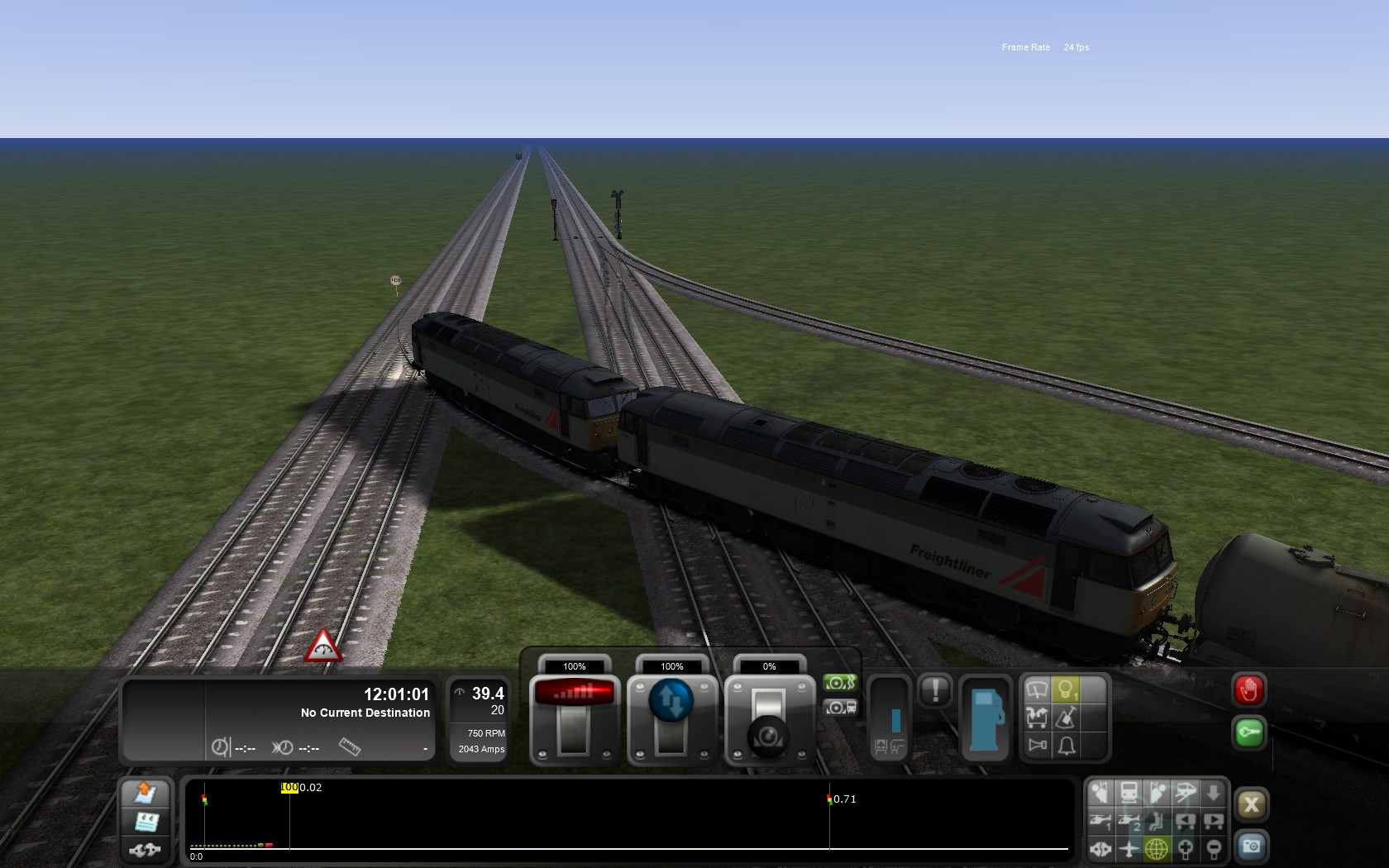The height and width of the screenshot is (868, 1389).
Task: Select helicopter camera view 1
Action: pos(1100,822)
